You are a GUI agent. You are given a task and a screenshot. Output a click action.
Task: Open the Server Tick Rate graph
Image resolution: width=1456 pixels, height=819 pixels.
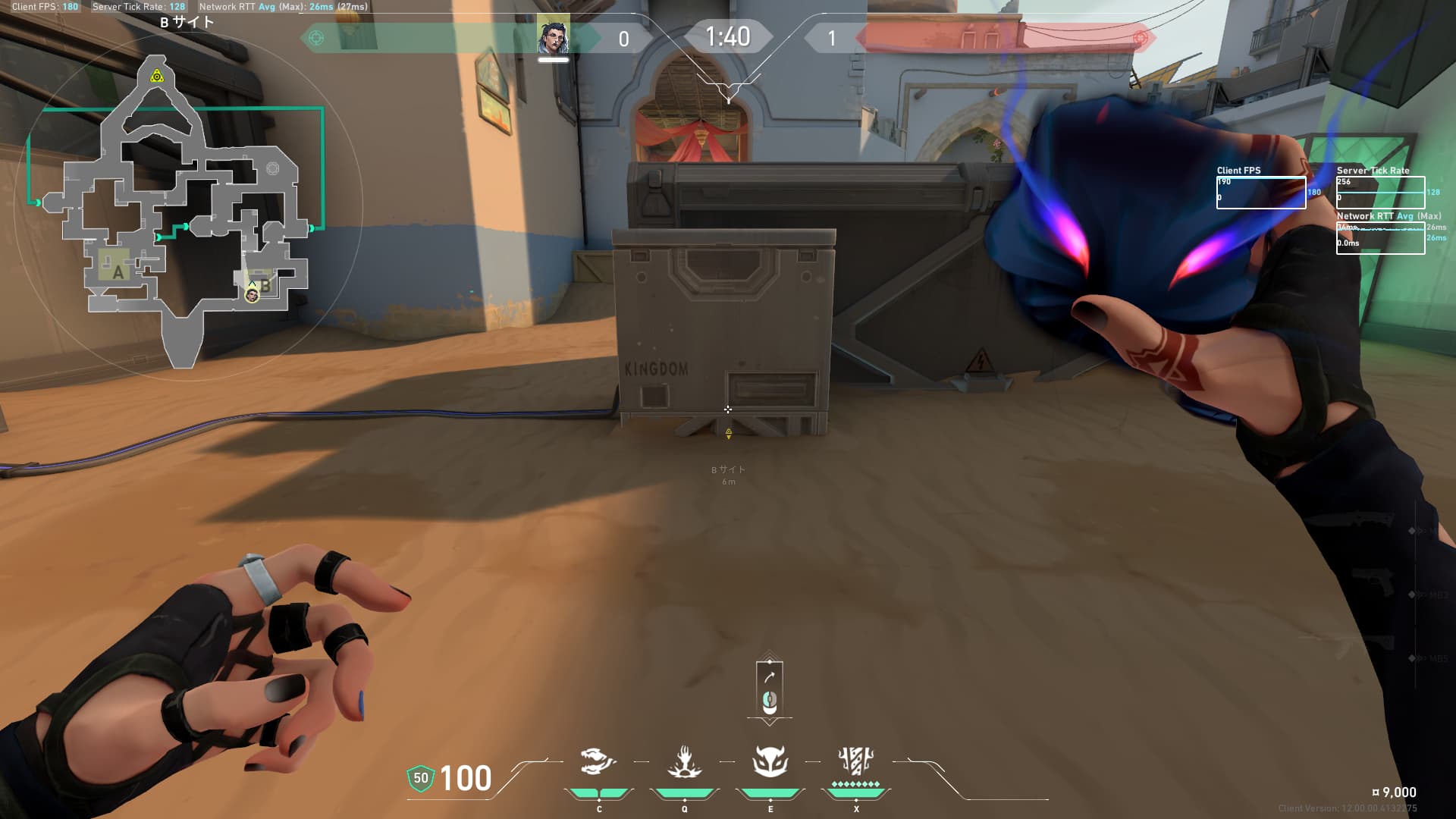point(1380,193)
